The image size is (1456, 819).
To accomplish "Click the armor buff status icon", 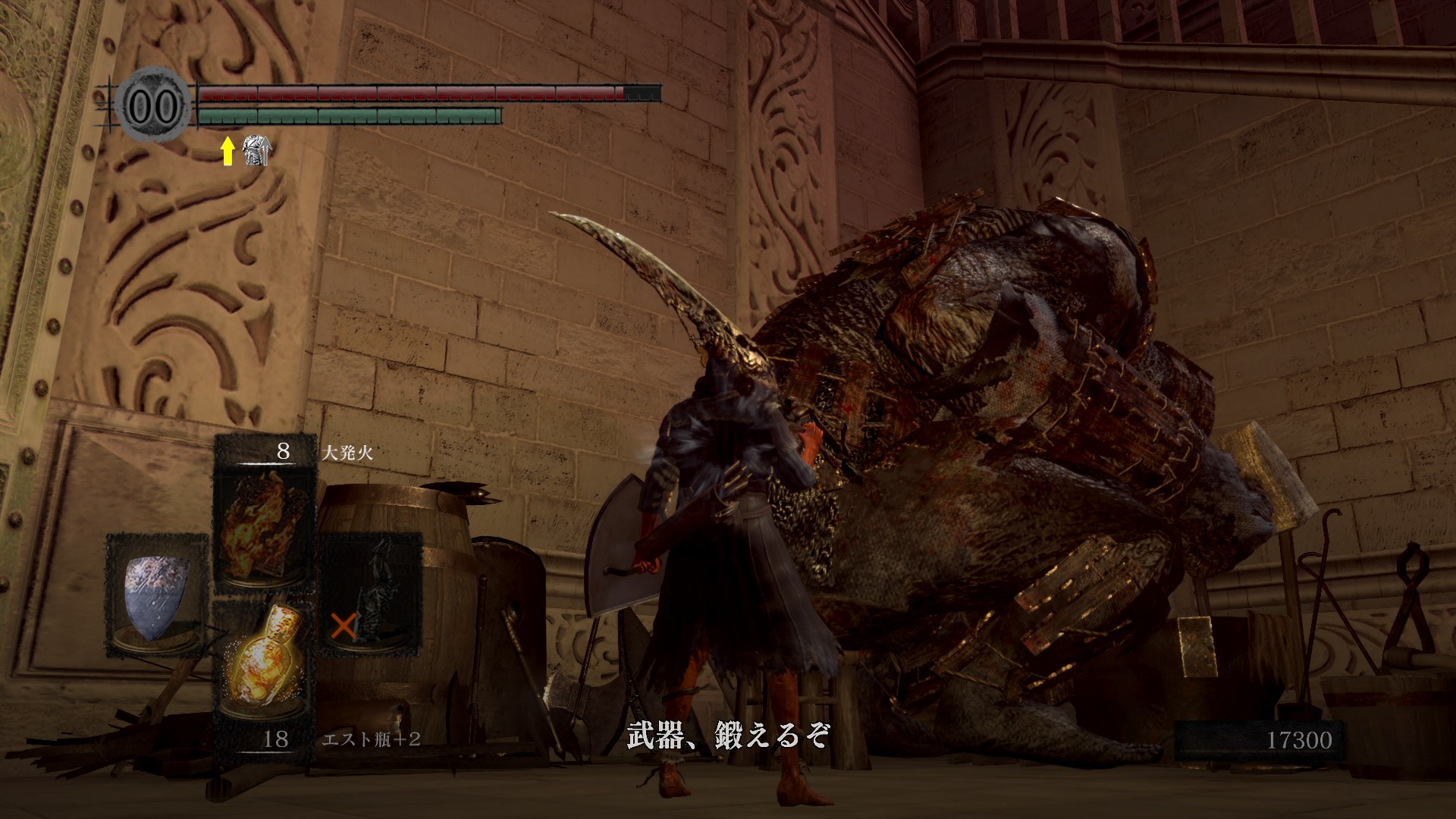I will pos(256,151).
